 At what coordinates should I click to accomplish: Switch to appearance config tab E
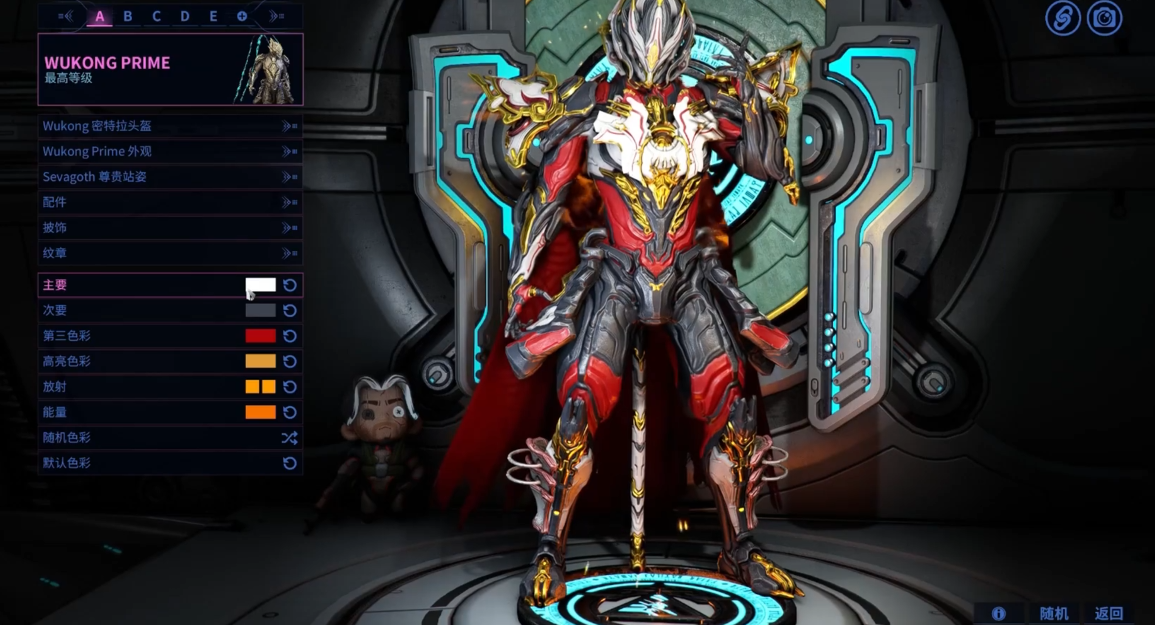coord(213,16)
